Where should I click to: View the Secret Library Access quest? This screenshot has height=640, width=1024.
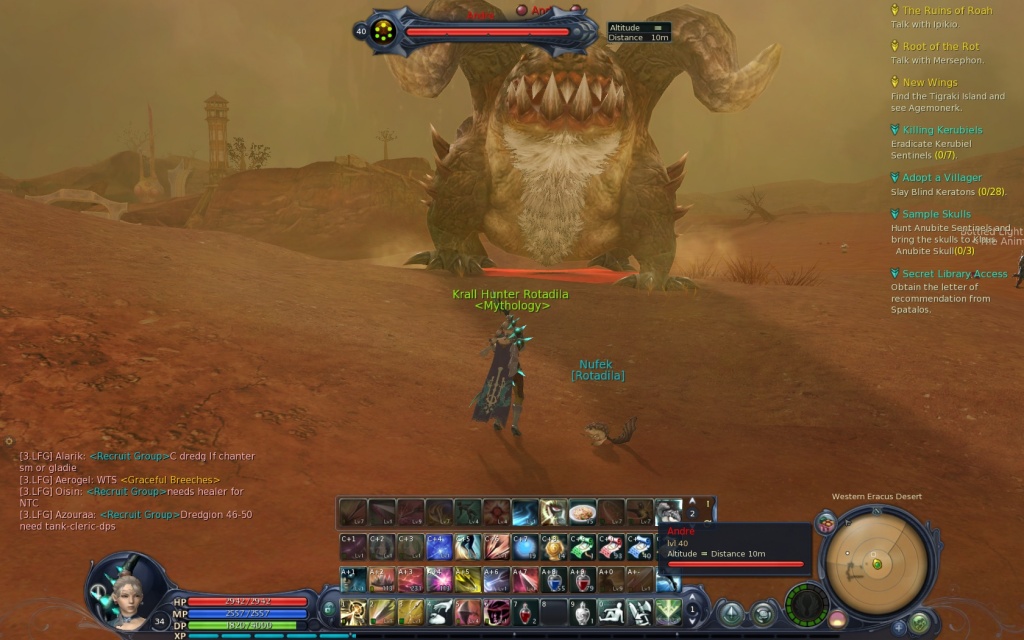pyautogui.click(x=954, y=274)
